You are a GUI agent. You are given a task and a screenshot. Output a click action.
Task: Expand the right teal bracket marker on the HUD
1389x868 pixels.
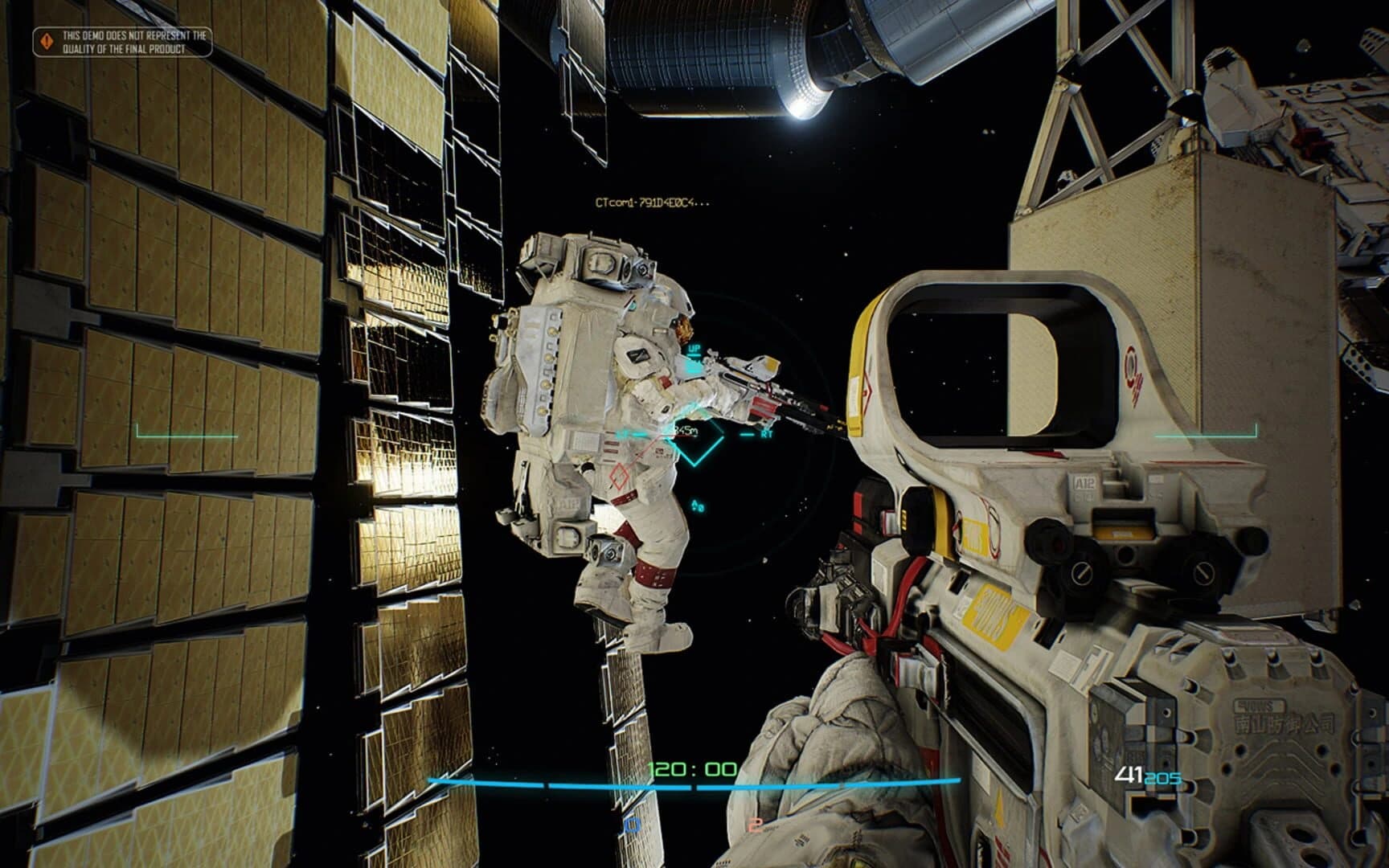click(1206, 434)
